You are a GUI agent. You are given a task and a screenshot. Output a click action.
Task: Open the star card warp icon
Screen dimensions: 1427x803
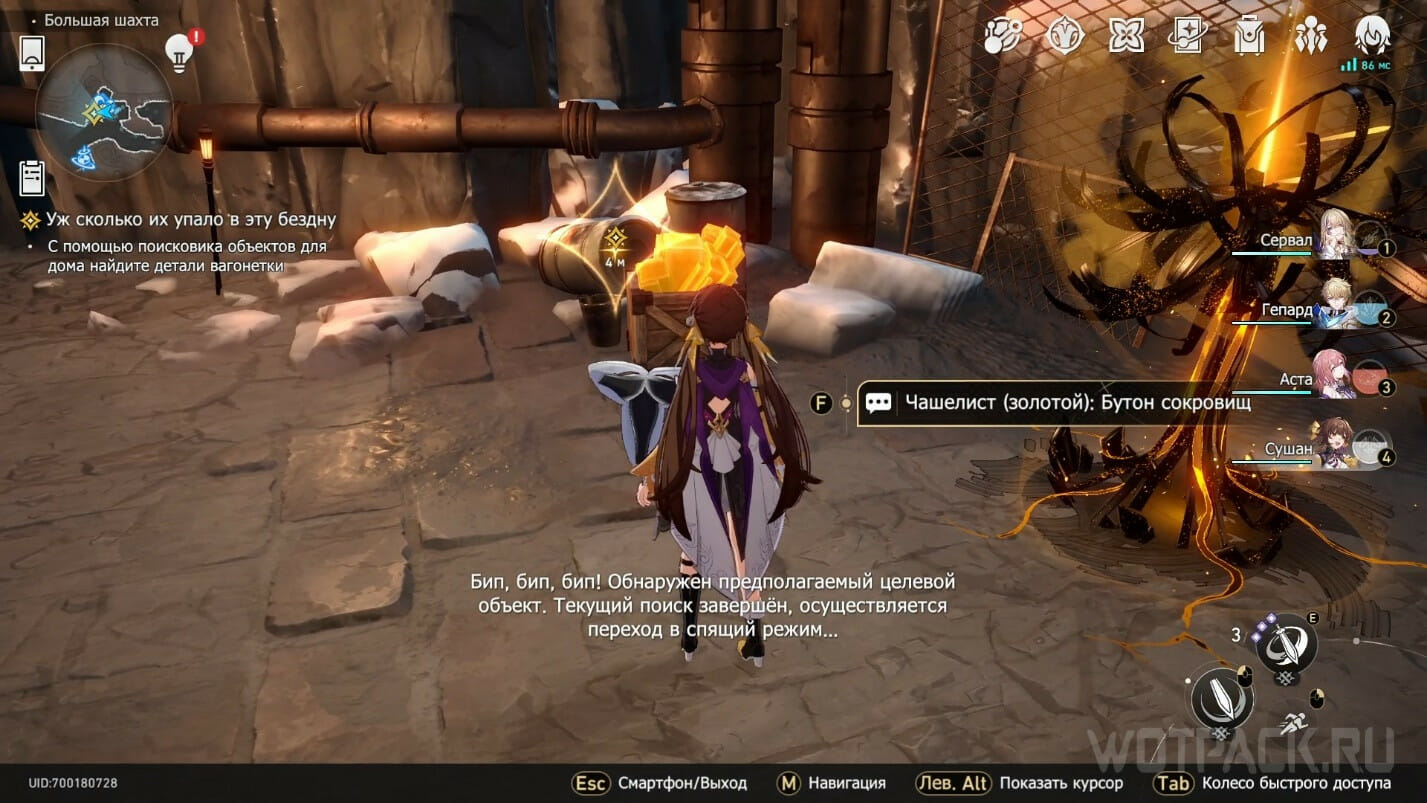(1188, 37)
